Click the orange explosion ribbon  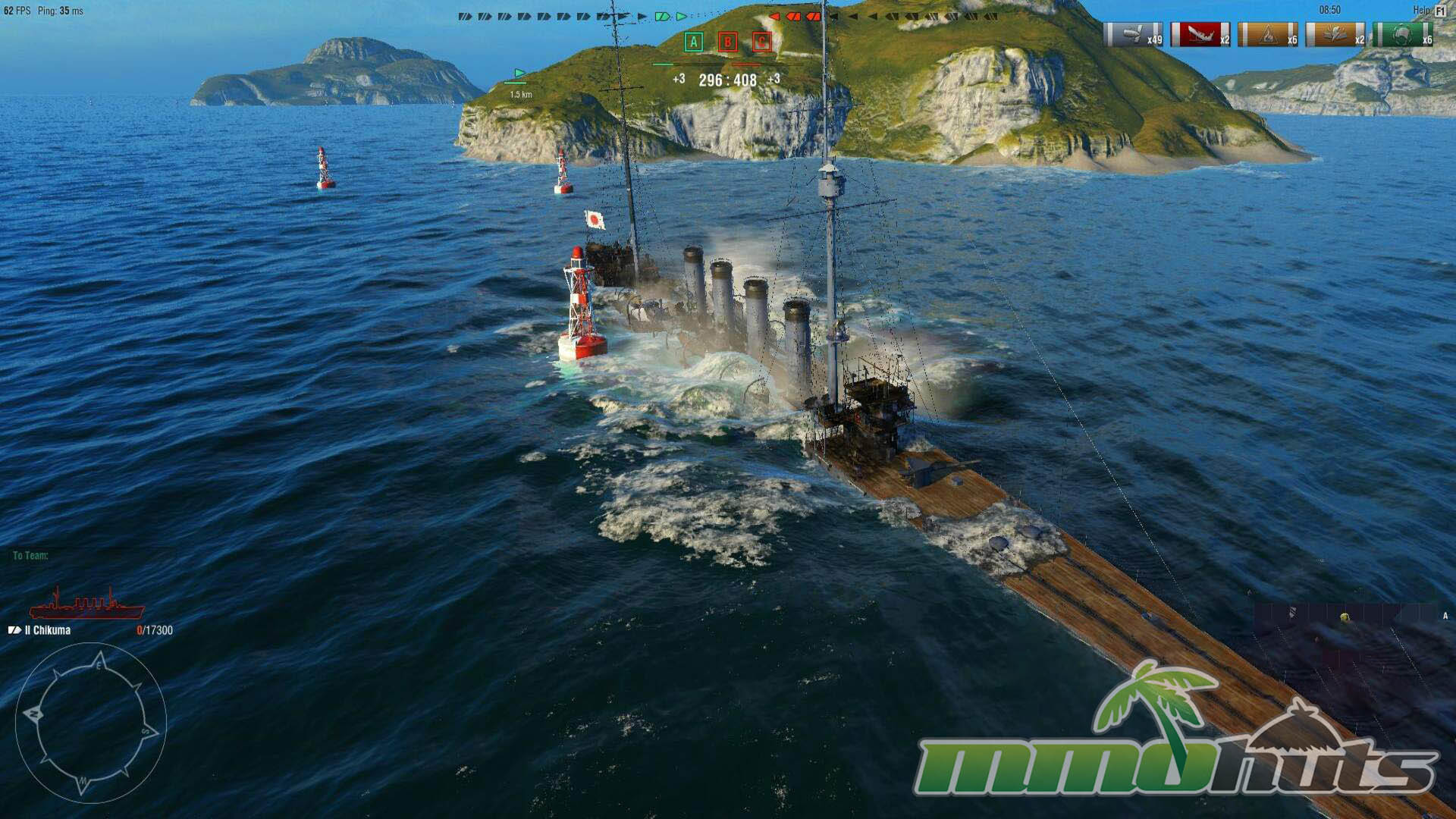(1335, 35)
